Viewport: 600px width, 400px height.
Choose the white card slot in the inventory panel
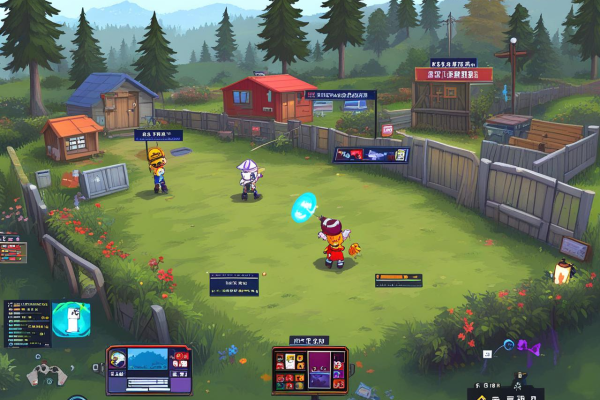coord(290,363)
